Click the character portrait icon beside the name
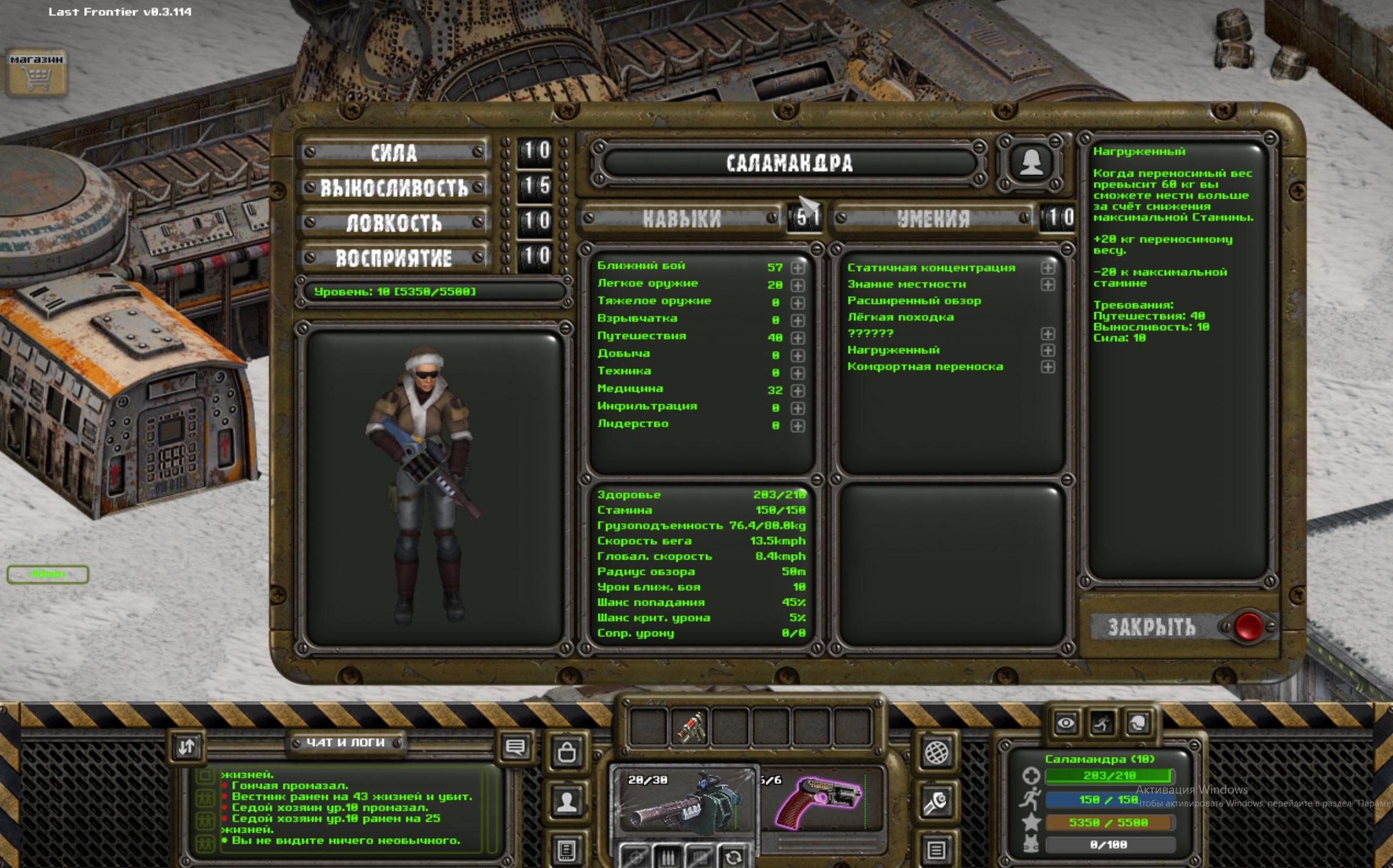Viewport: 1393px width, 868px height. [x=1030, y=162]
